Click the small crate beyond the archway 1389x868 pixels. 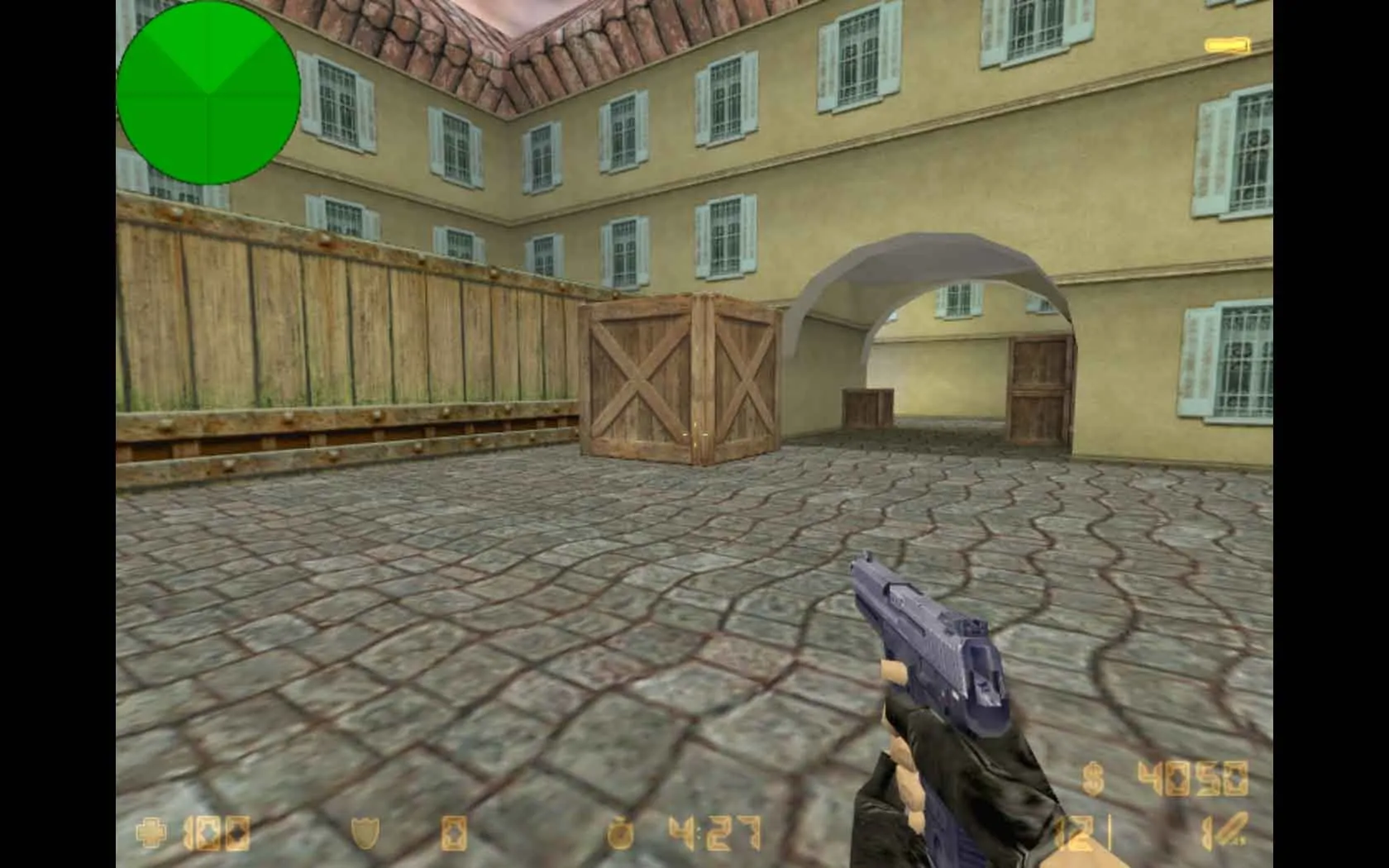(x=865, y=405)
